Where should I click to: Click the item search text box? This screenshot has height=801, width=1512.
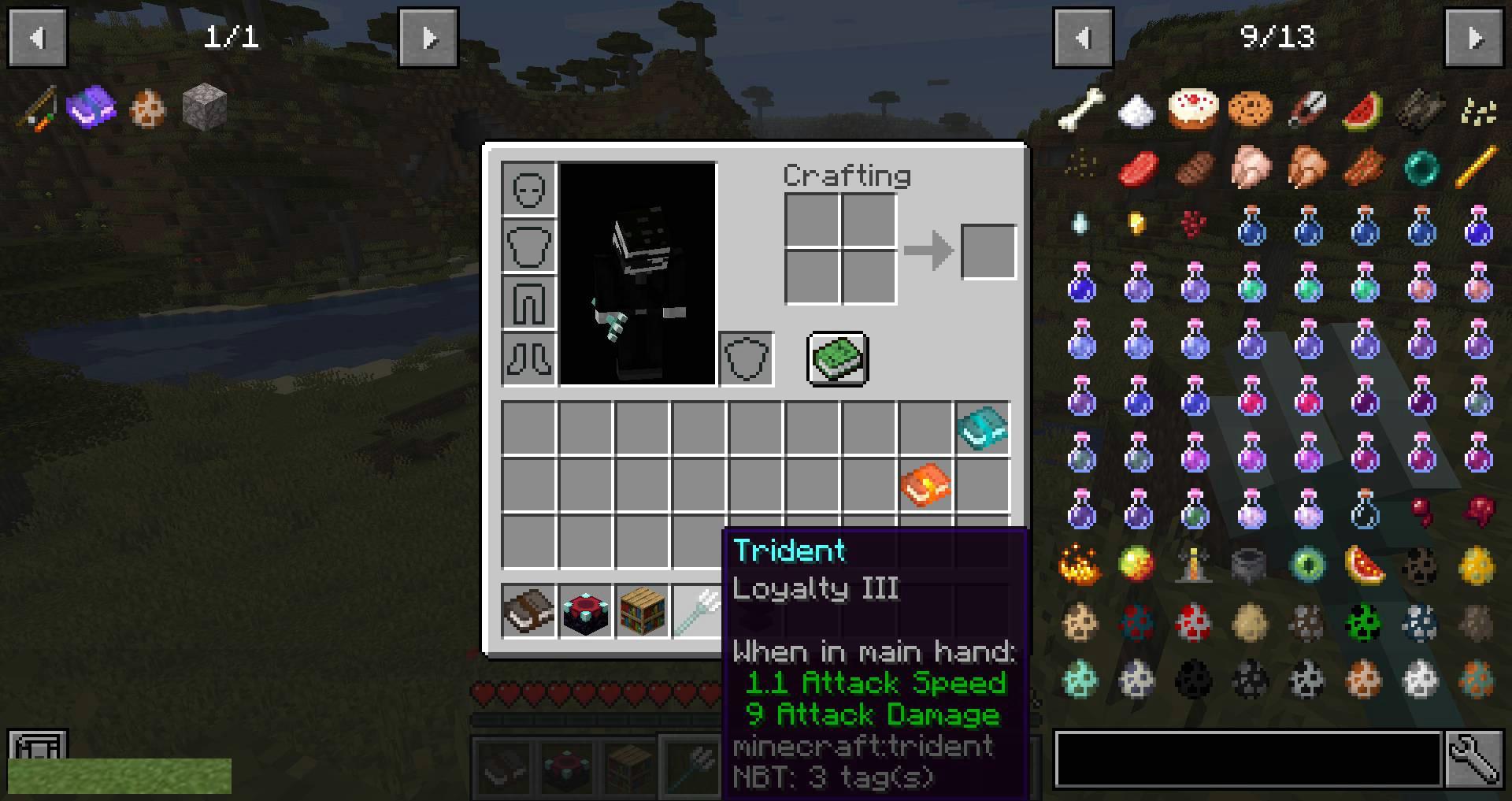pyautogui.click(x=1248, y=759)
